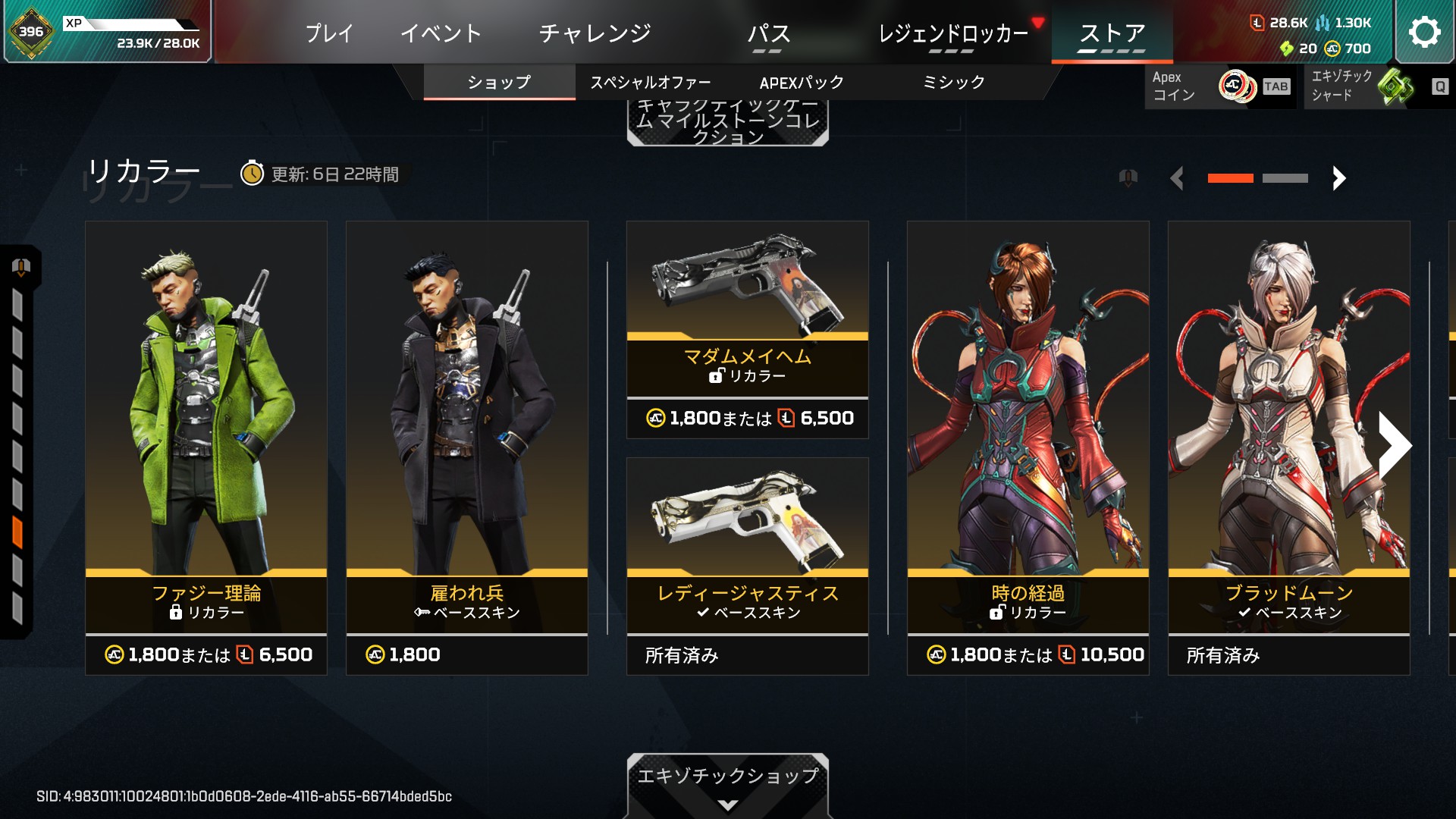The height and width of the screenshot is (819, 1456).
Task: Go to next recolor page arrow
Action: click(1338, 178)
